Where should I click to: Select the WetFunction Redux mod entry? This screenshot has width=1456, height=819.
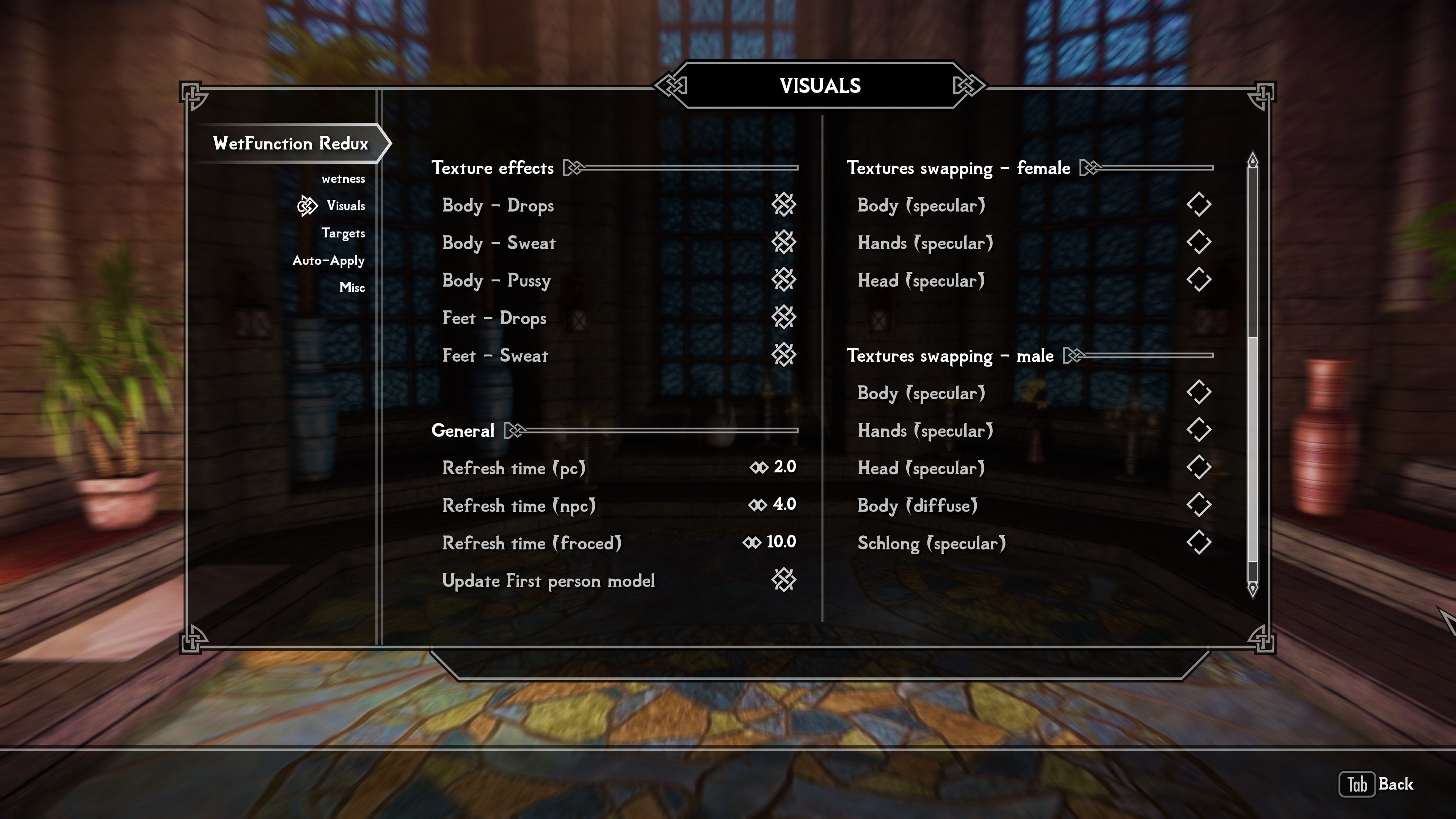pos(290,143)
